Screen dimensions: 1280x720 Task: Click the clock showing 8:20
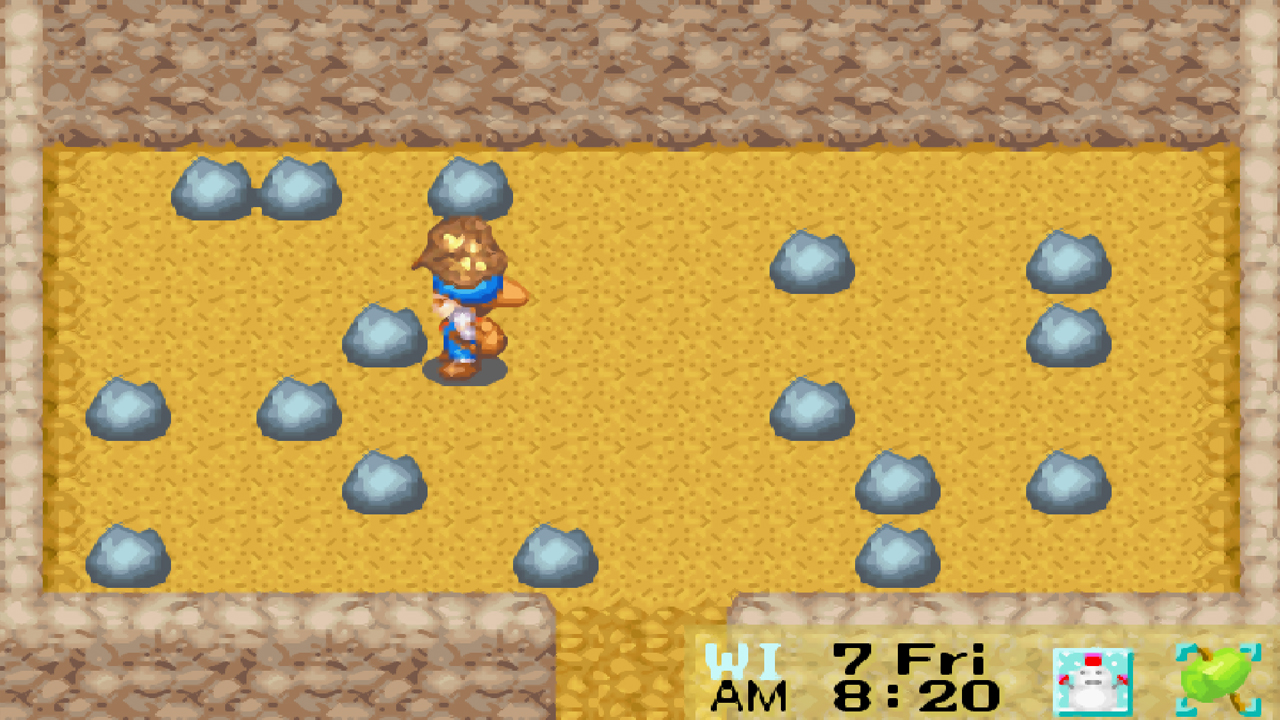(x=900, y=693)
